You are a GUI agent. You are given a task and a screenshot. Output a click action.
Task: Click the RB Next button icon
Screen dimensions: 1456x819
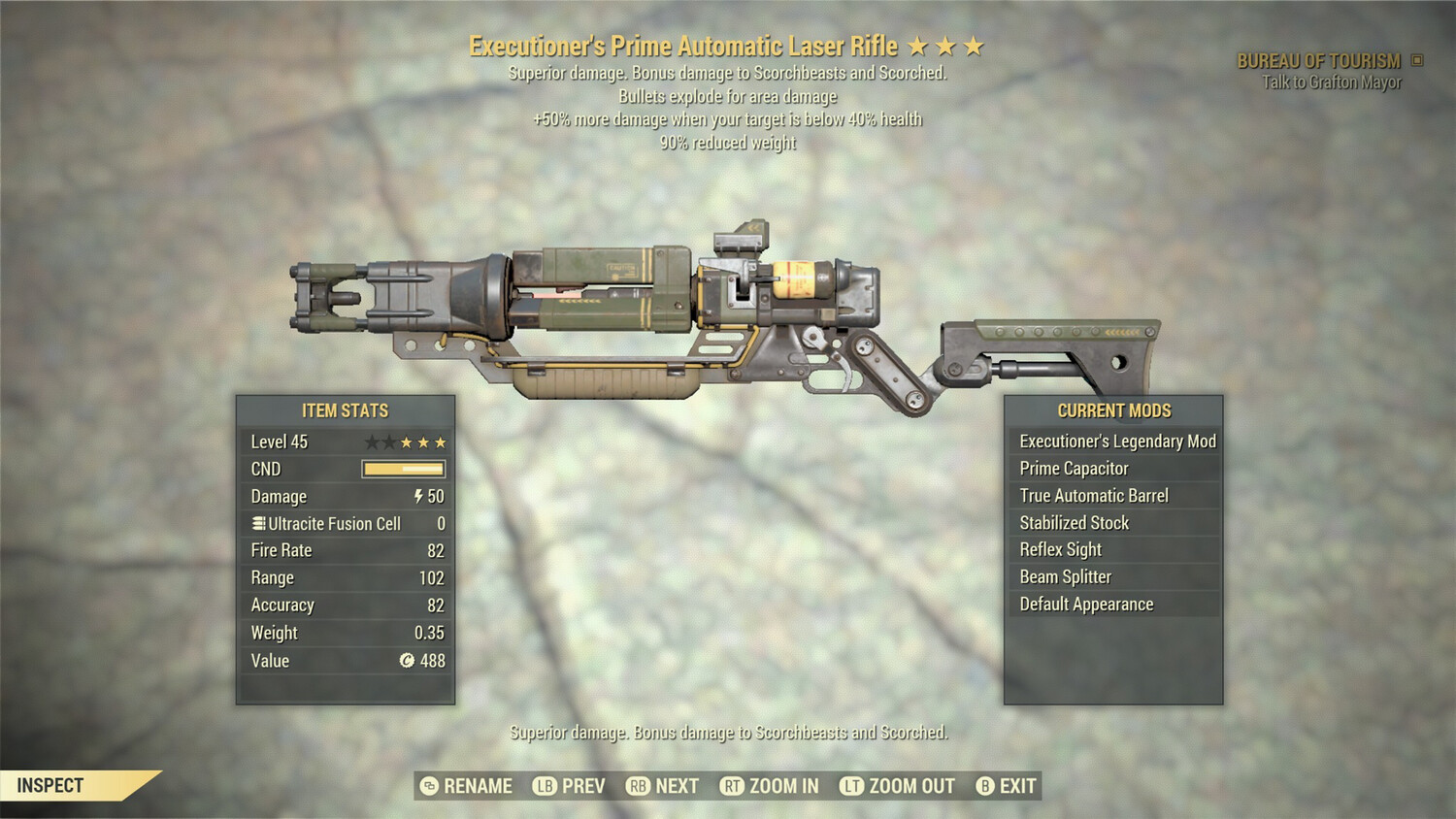pos(639,786)
